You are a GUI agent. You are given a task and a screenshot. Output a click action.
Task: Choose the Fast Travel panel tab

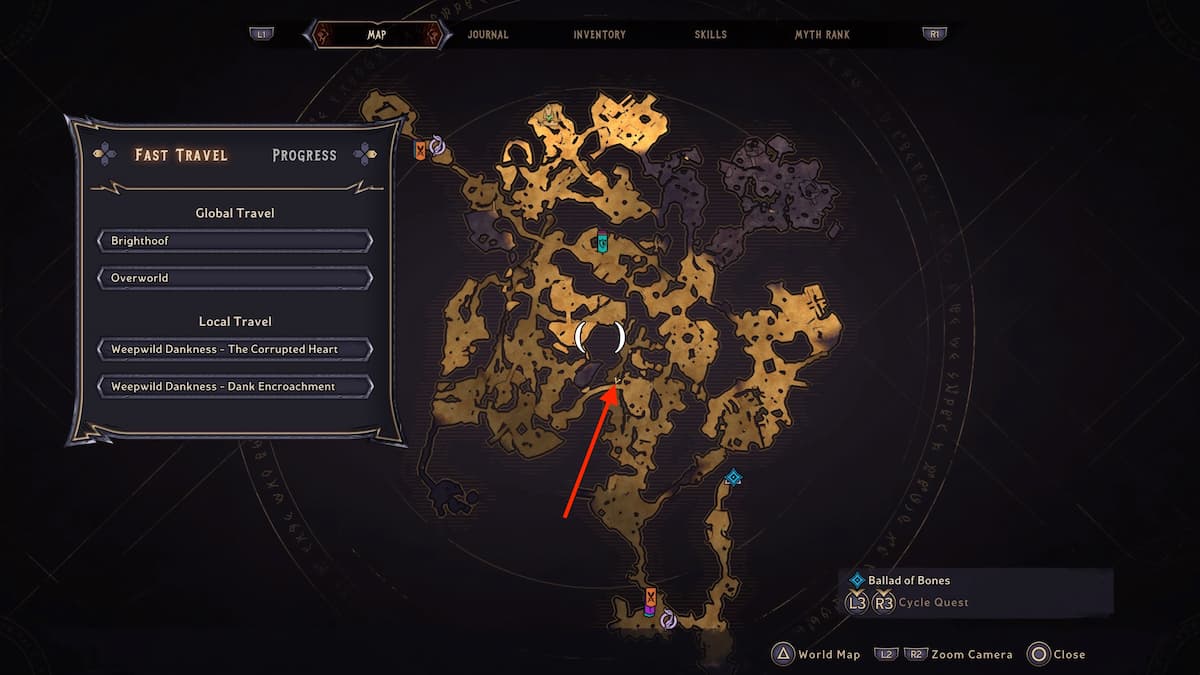pos(181,155)
